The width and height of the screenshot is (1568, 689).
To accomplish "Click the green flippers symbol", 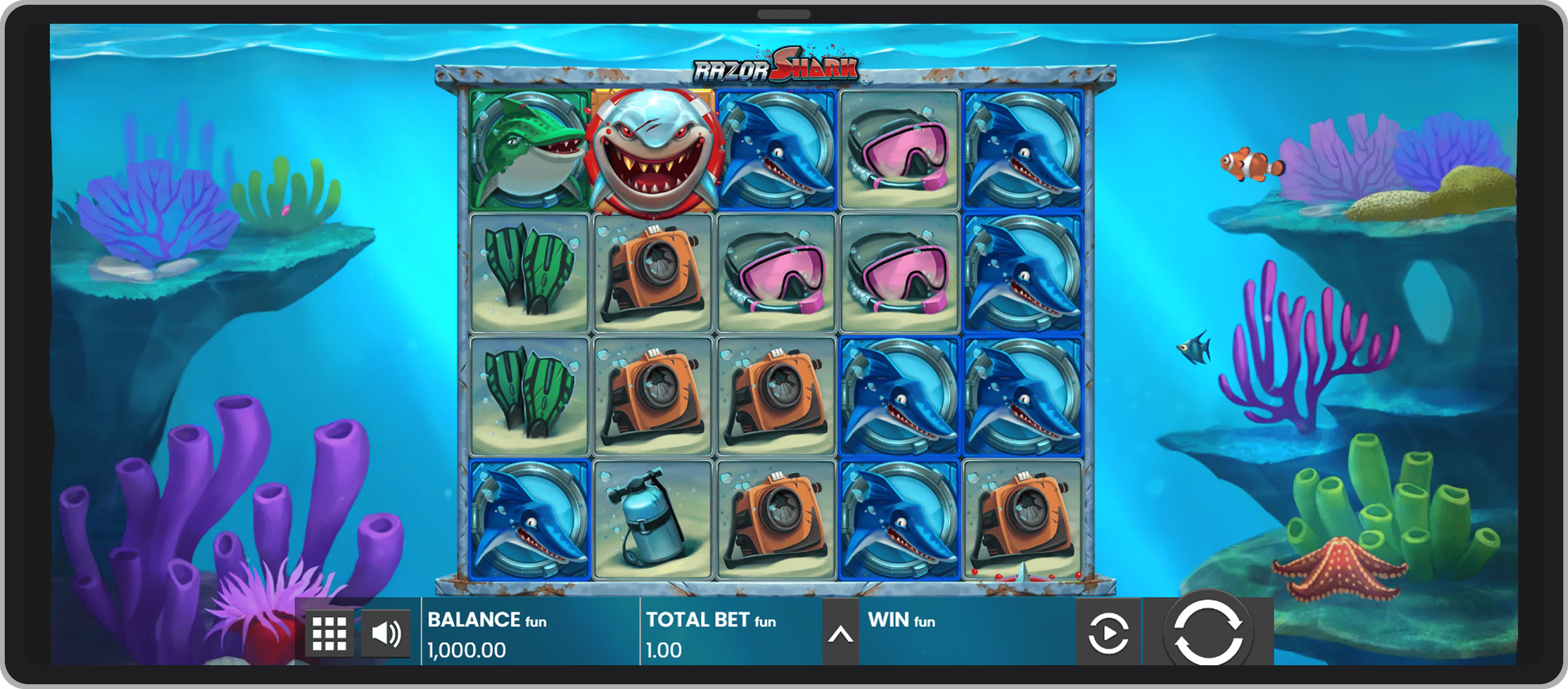I will [527, 274].
